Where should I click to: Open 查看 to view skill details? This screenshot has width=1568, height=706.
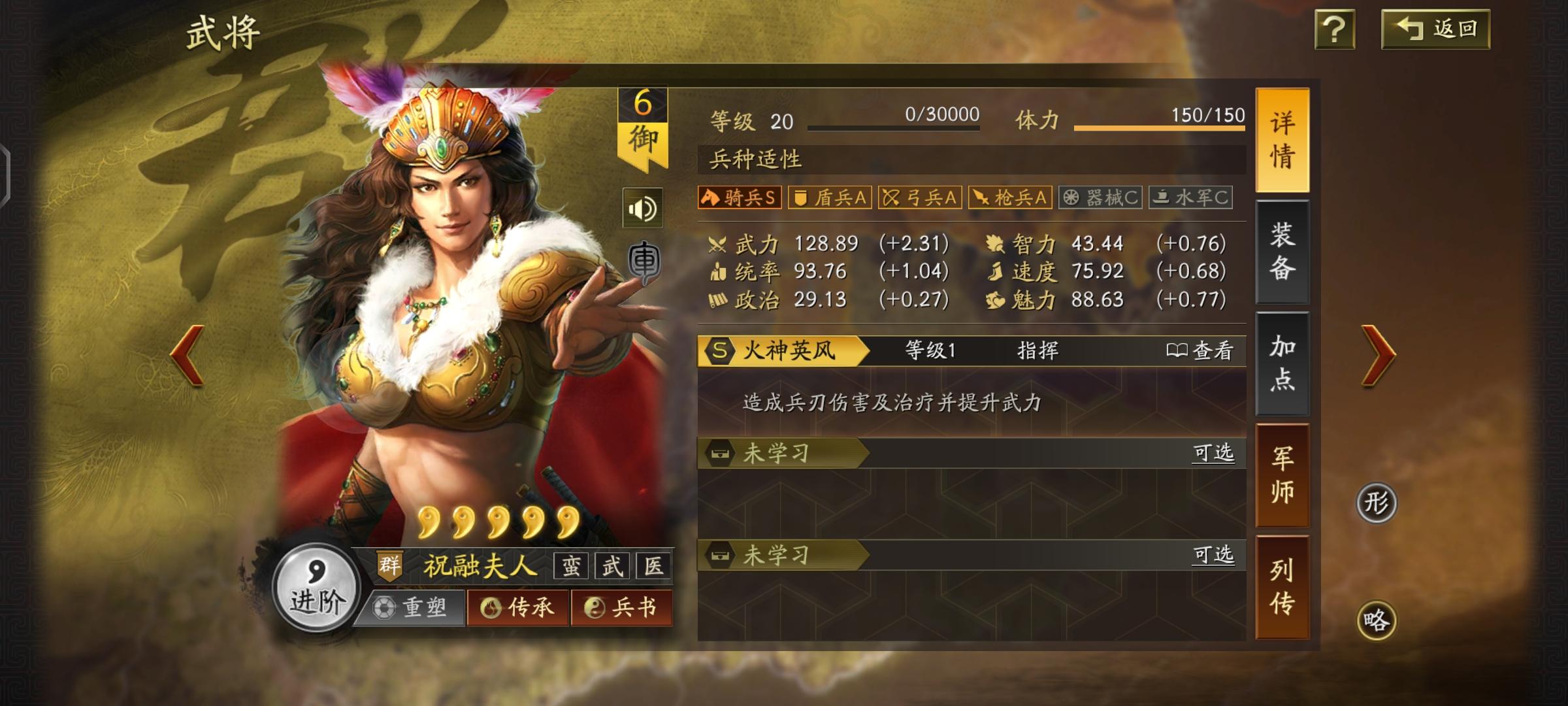pyautogui.click(x=1202, y=352)
